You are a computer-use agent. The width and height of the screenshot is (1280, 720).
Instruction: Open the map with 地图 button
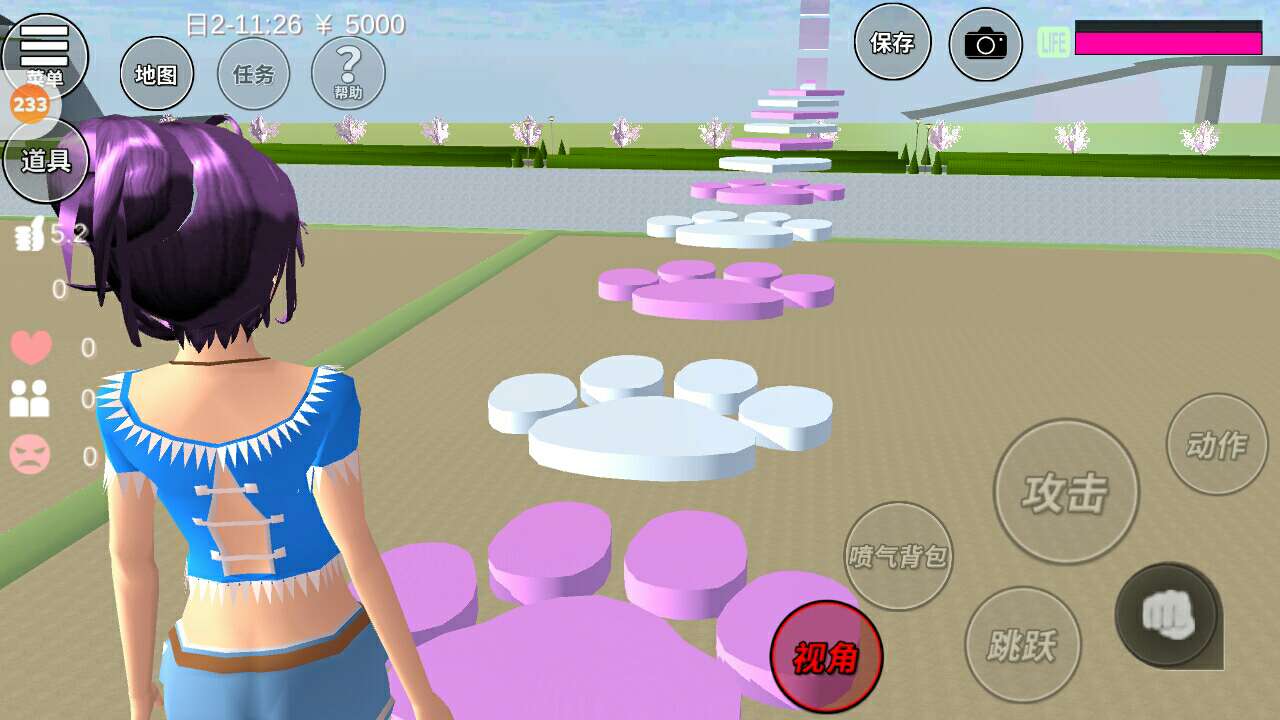click(156, 74)
